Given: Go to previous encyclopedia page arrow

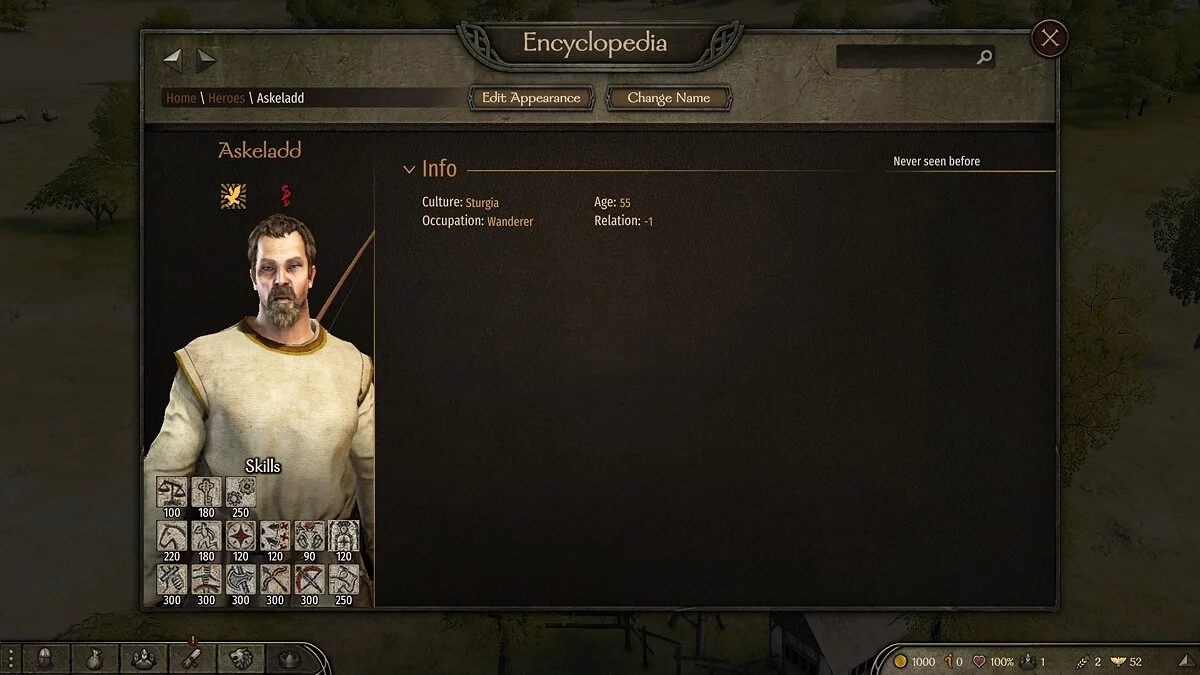Looking at the screenshot, I should click(172, 60).
